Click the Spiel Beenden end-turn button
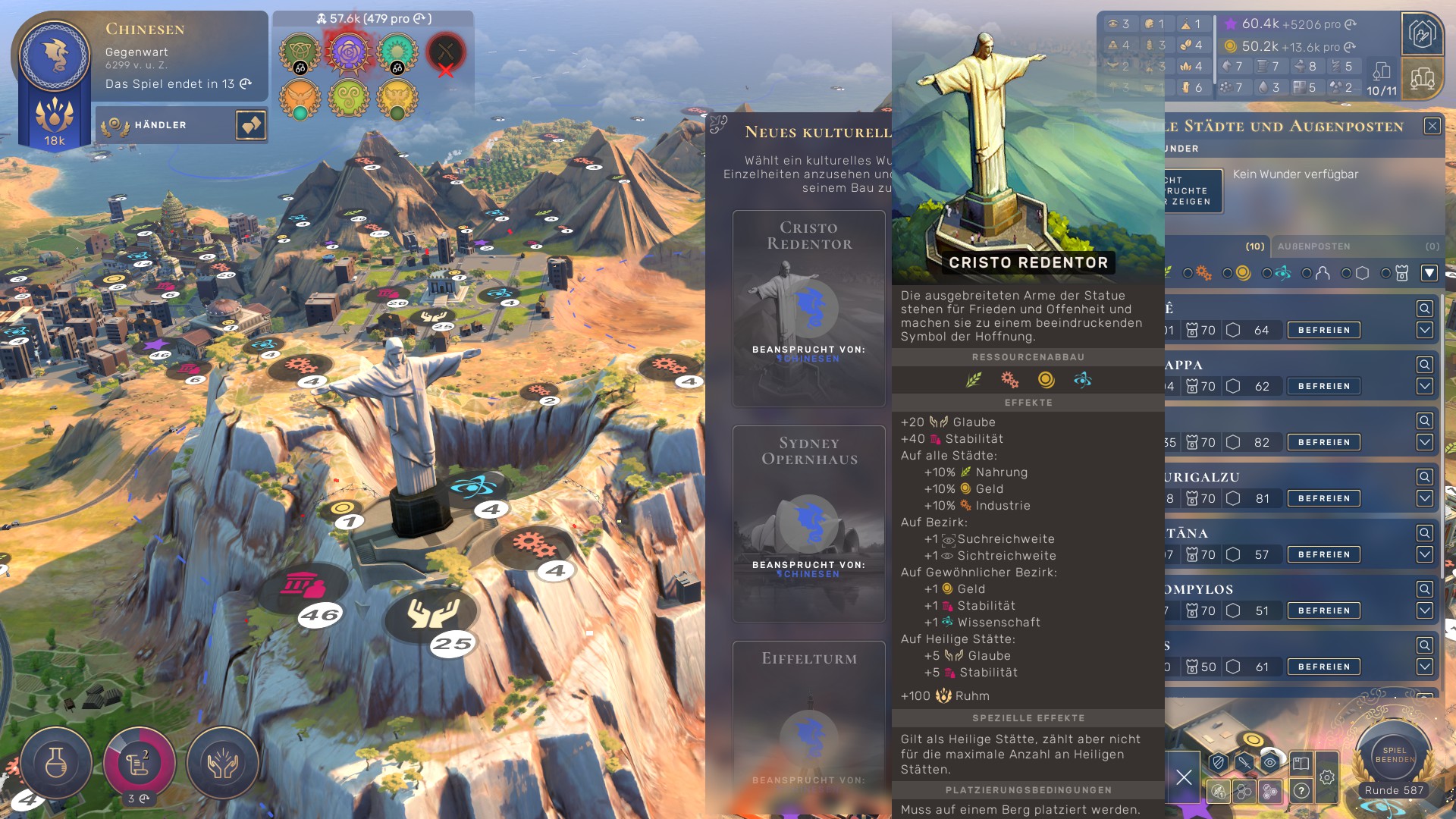Viewport: 1456px width, 819px height. pos(1394,755)
